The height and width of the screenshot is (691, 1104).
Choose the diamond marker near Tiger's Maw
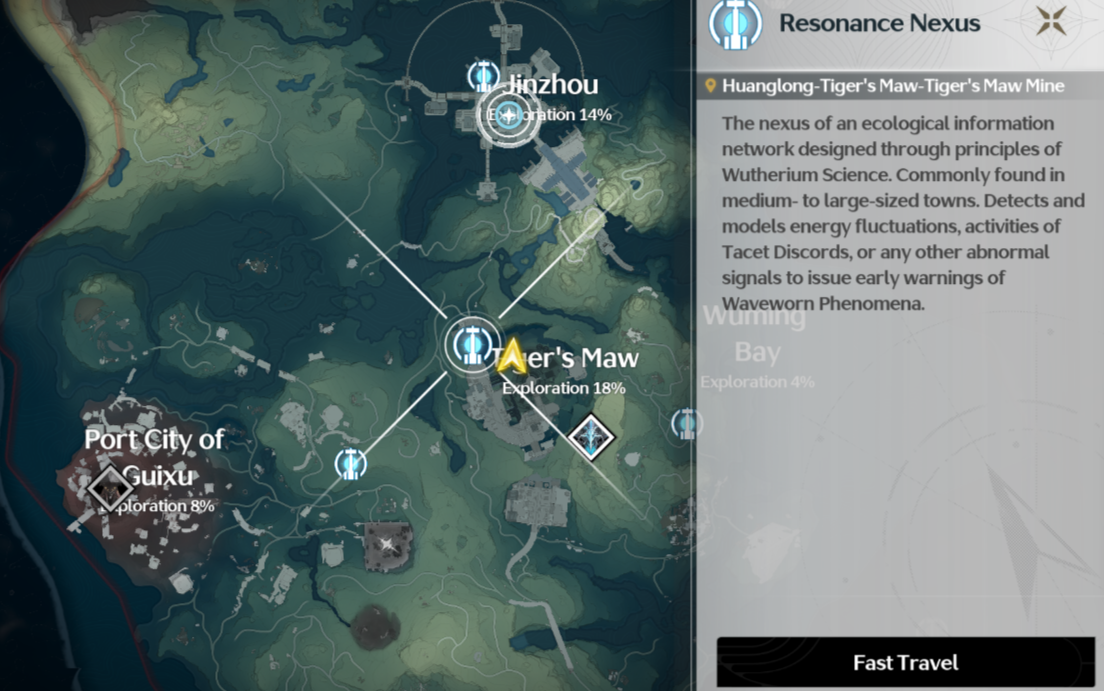[x=590, y=437]
